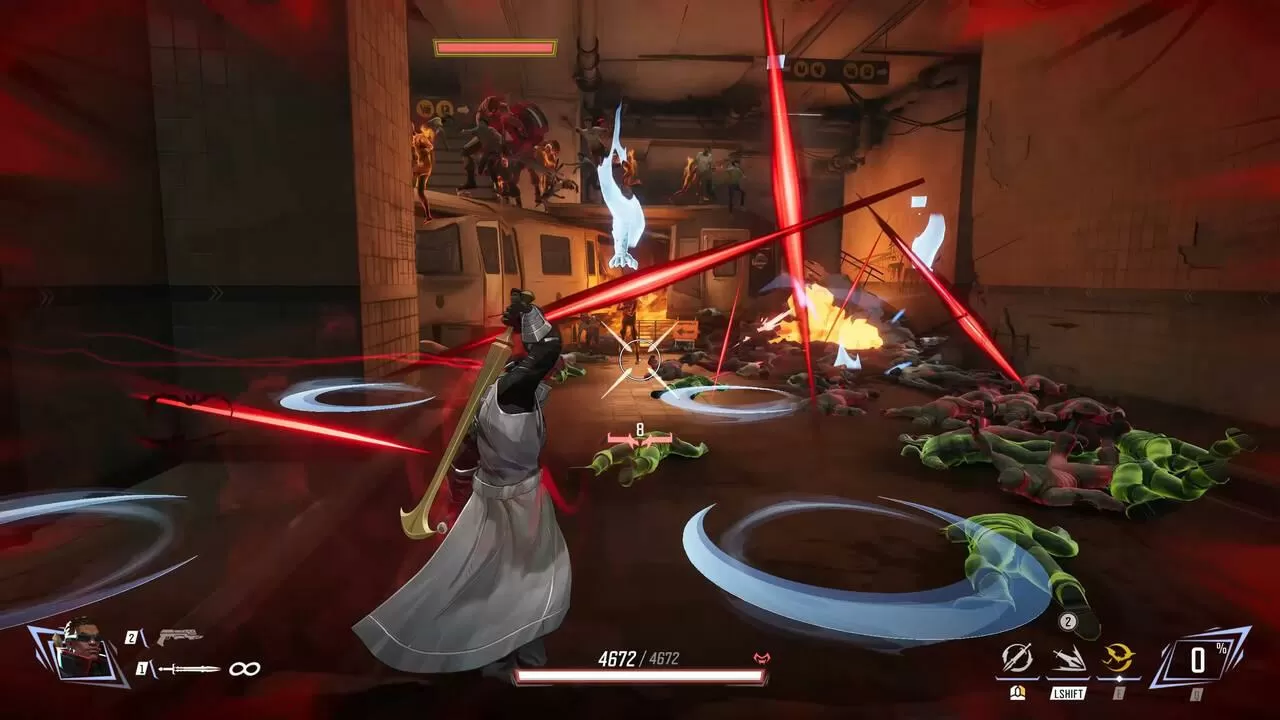The image size is (1280, 720).
Task: Select the shotgun weapon slot
Action: pos(179,637)
